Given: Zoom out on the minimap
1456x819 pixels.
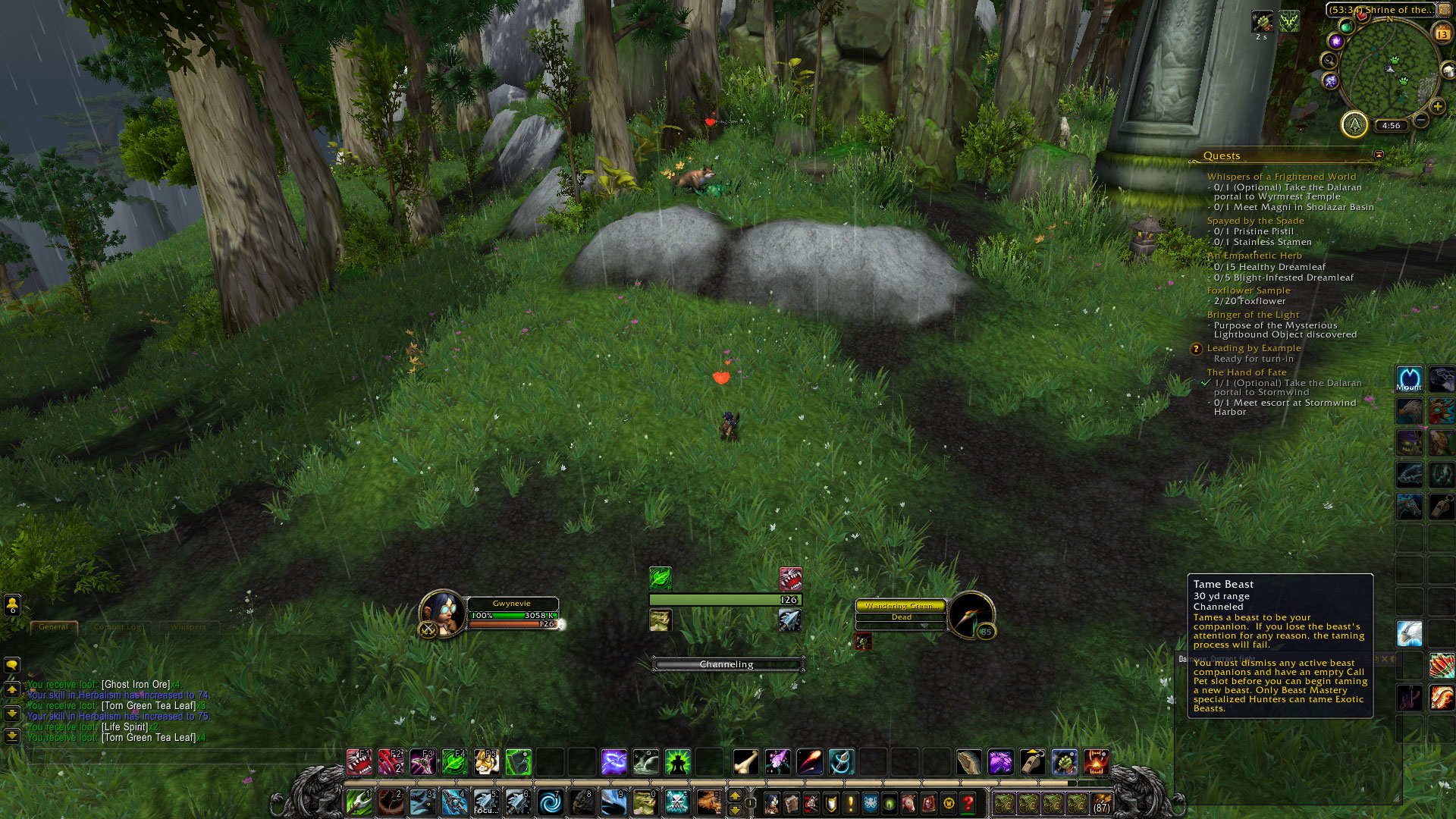Looking at the screenshot, I should 1421,120.
